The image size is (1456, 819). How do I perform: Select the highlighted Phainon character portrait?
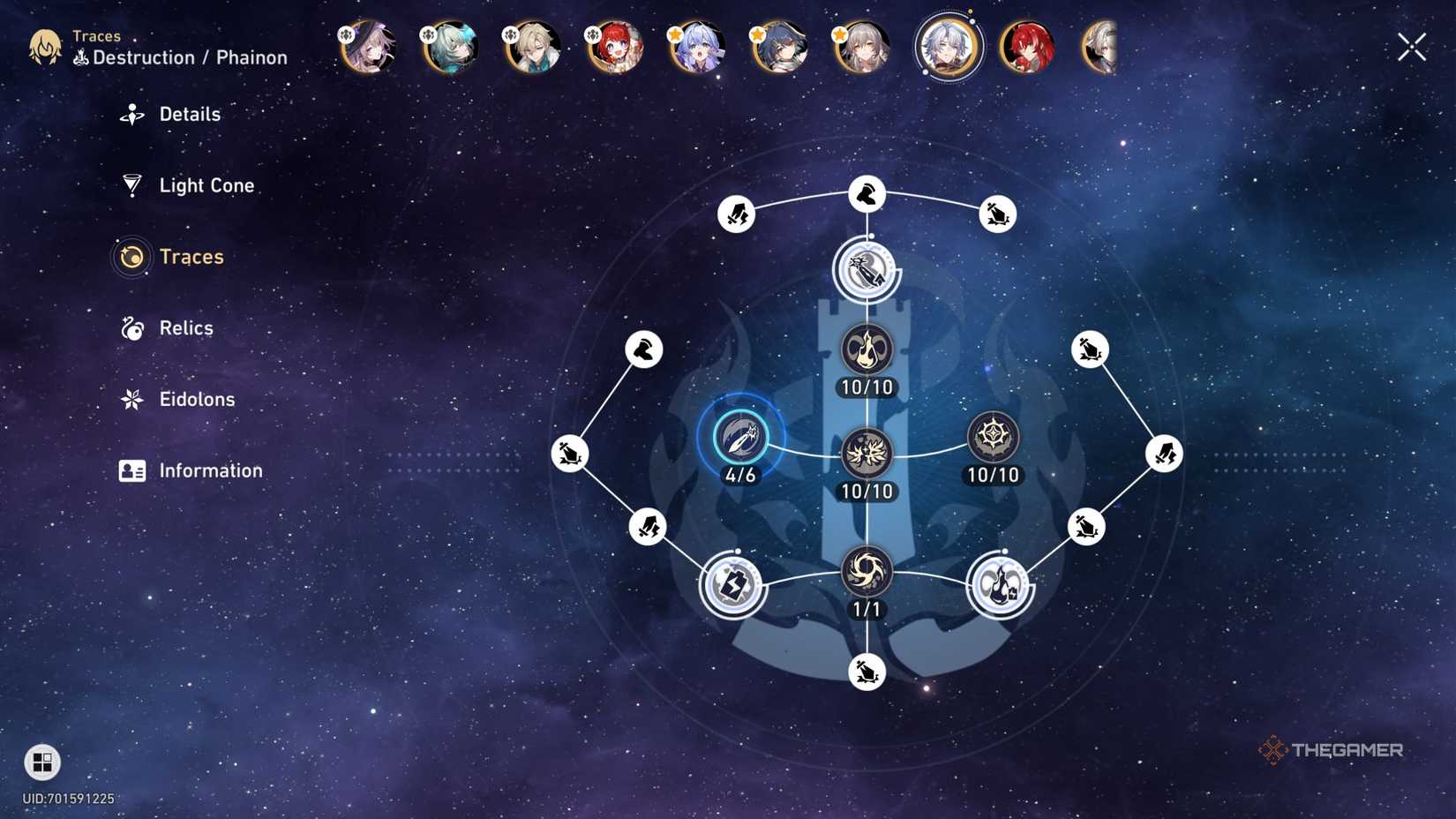(x=947, y=49)
